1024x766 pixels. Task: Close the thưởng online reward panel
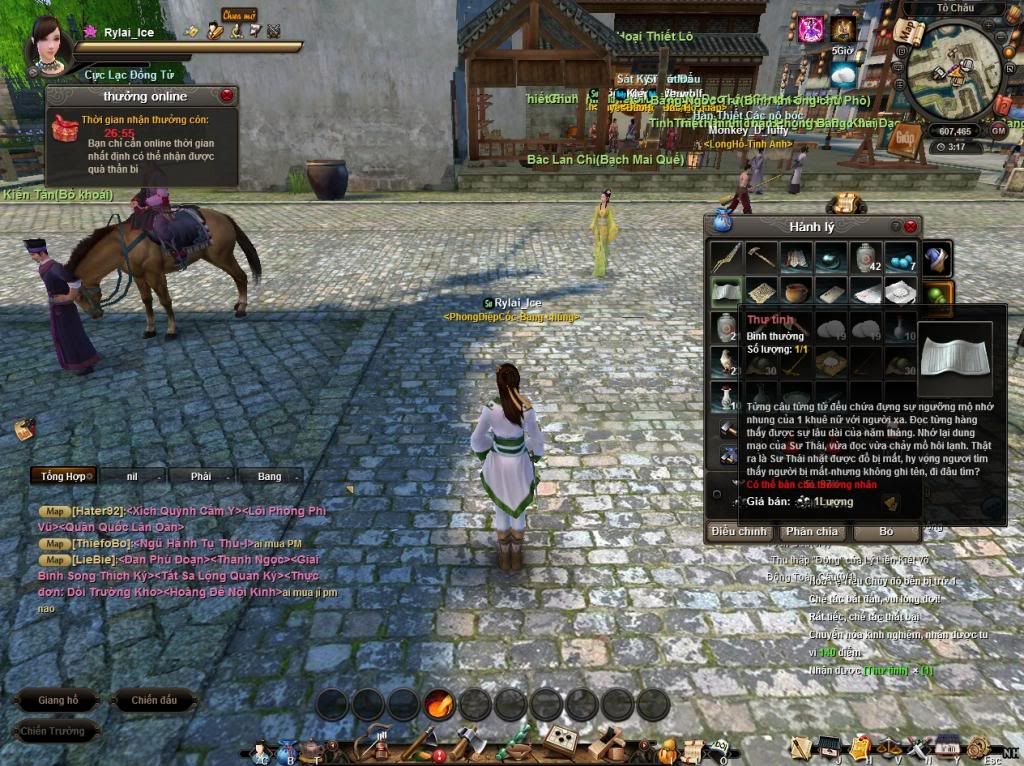point(227,96)
